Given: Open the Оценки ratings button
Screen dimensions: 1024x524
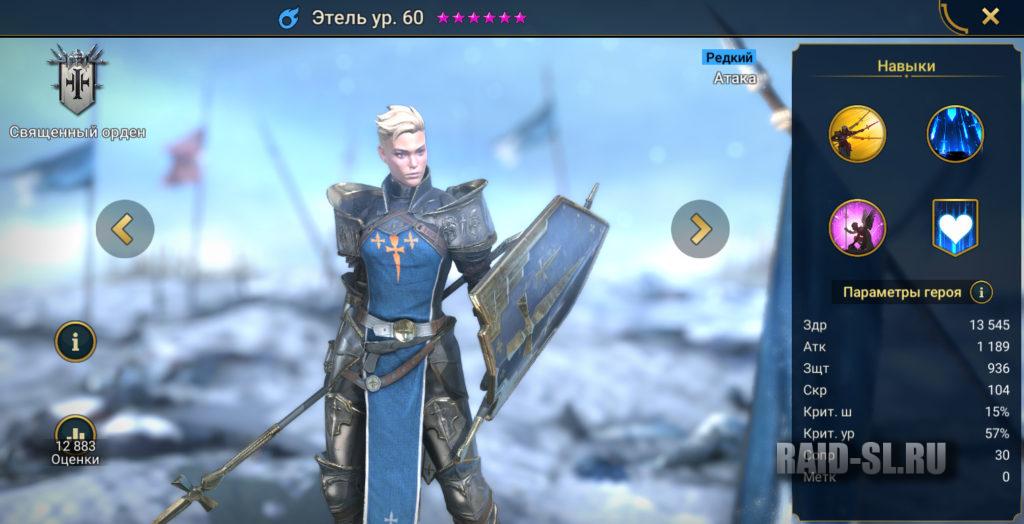Looking at the screenshot, I should click(x=75, y=438).
